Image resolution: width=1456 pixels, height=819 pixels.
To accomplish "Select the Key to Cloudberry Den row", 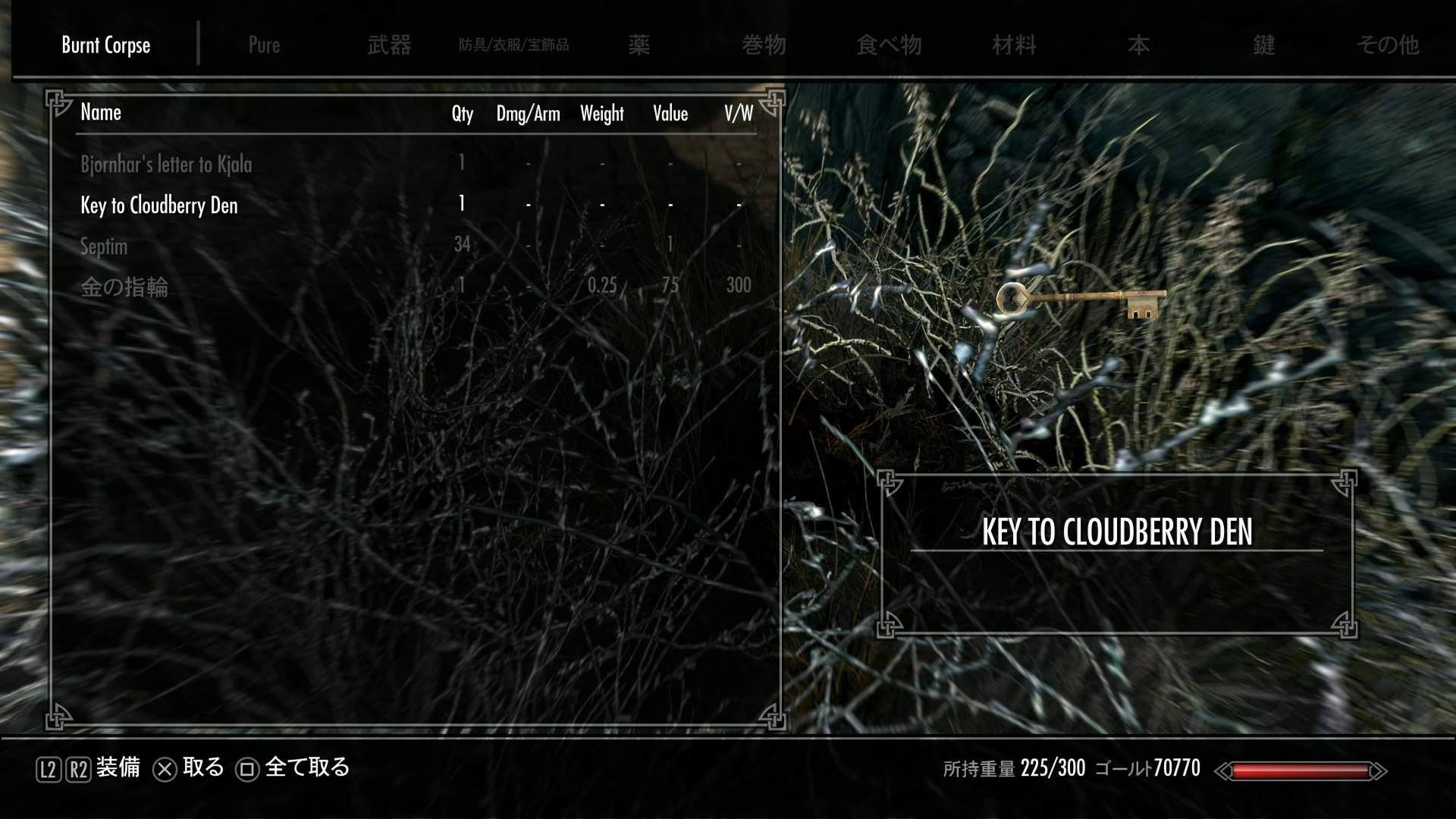I will click(159, 205).
